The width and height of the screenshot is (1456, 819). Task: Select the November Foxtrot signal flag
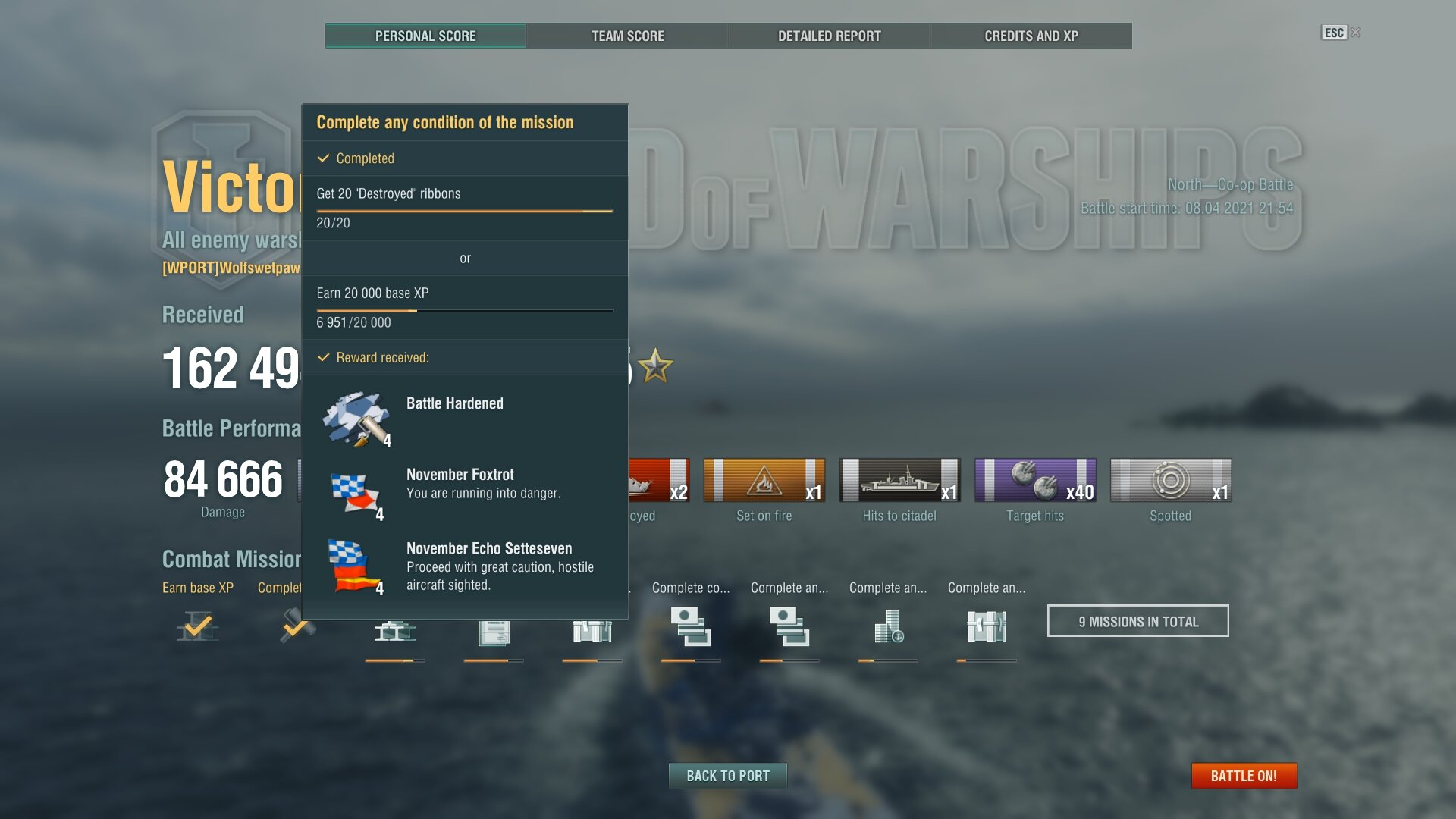pos(355,494)
